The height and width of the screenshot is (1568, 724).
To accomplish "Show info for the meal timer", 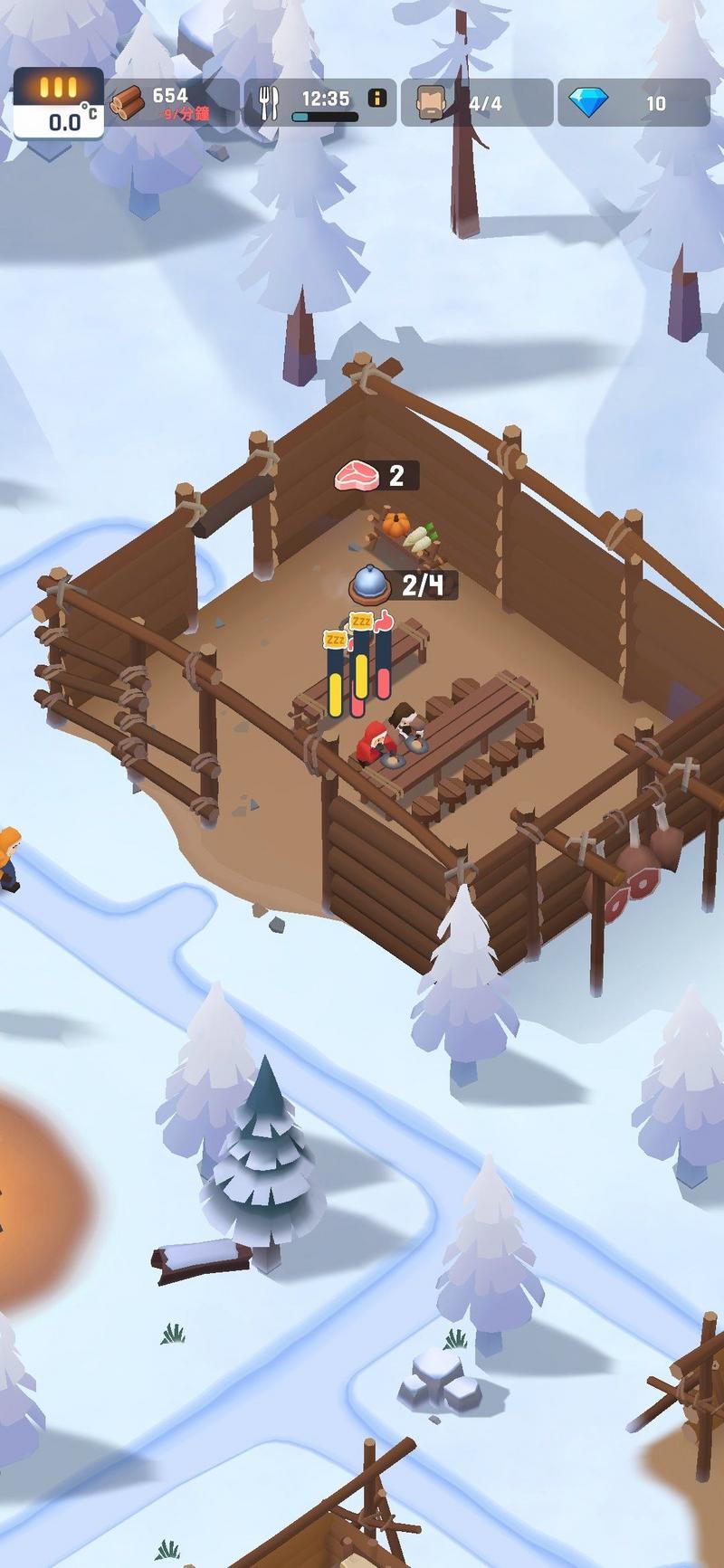I will pyautogui.click(x=376, y=99).
